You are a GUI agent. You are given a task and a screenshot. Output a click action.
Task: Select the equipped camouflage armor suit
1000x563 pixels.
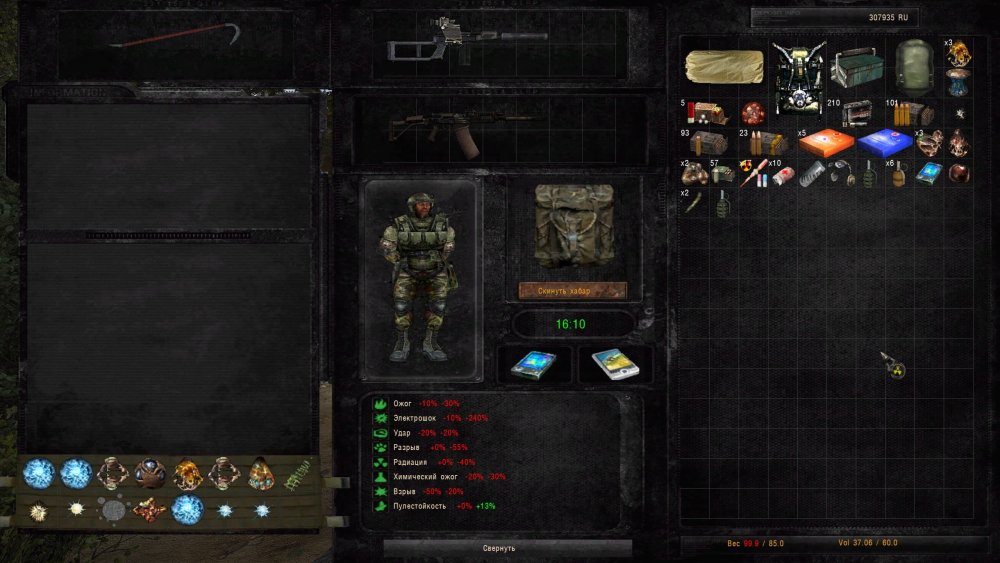419,277
